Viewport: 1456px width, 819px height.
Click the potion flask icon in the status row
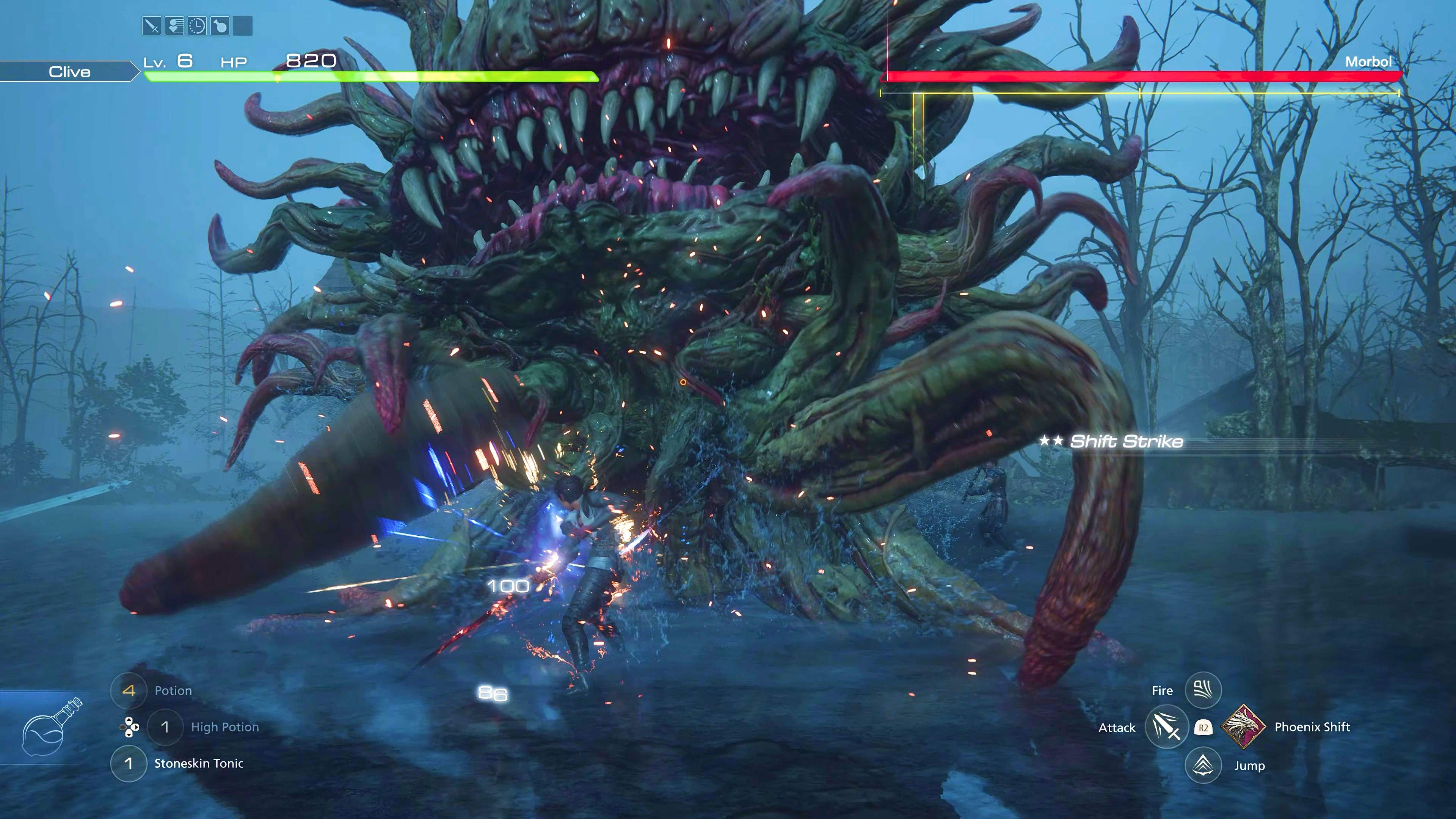(x=220, y=26)
